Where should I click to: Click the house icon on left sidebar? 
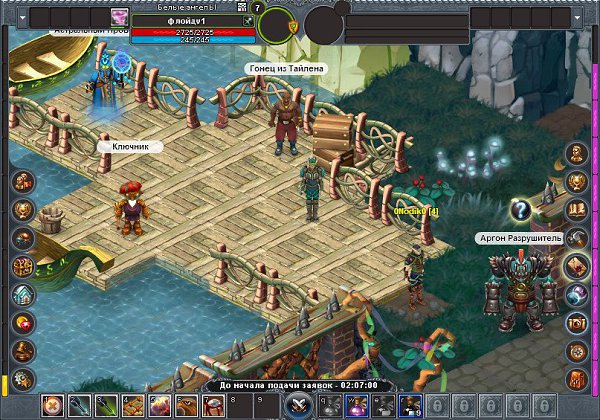[x=22, y=295]
